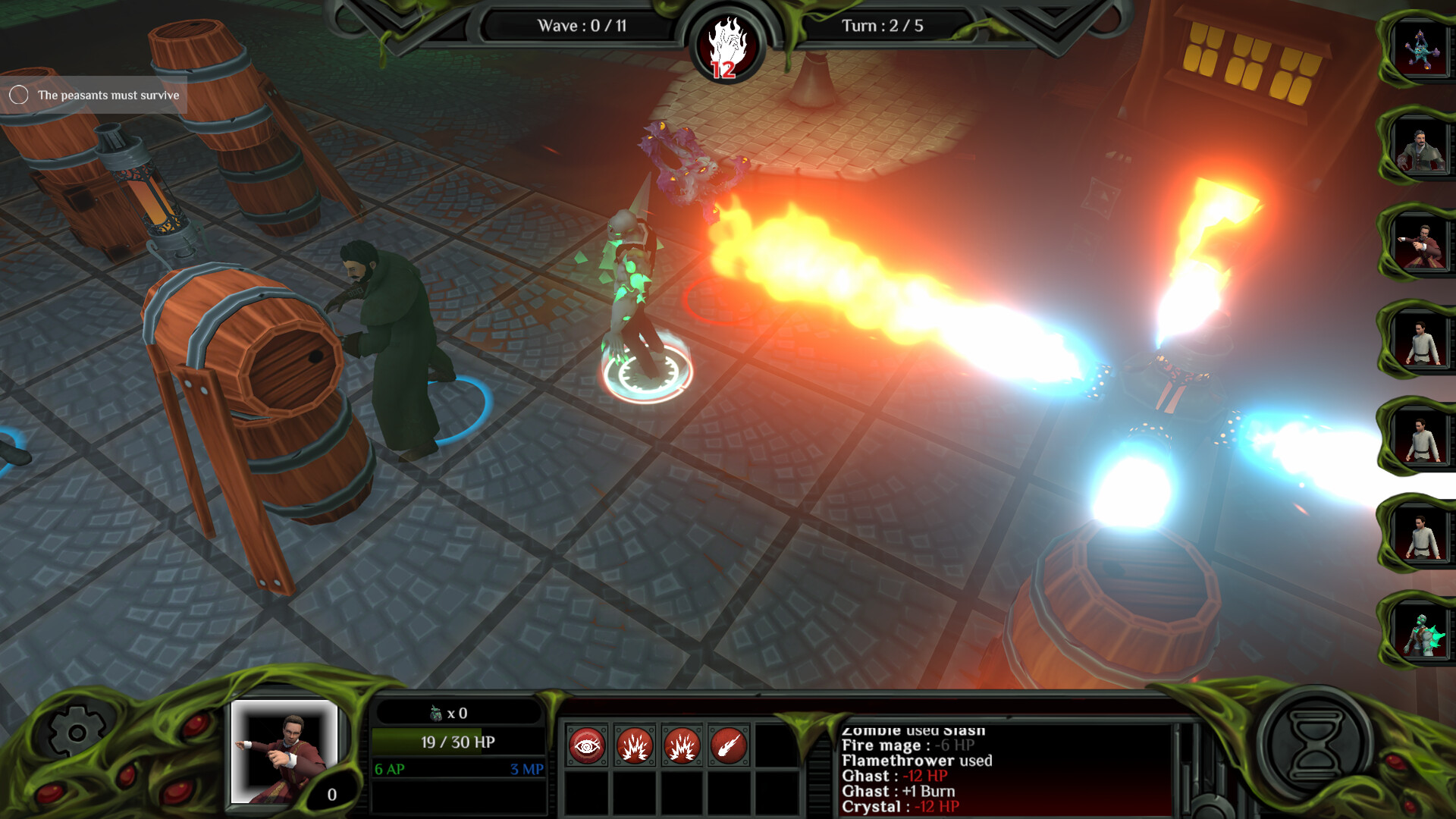Activate the first explosion ability icon
The width and height of the screenshot is (1456, 819).
point(635,745)
